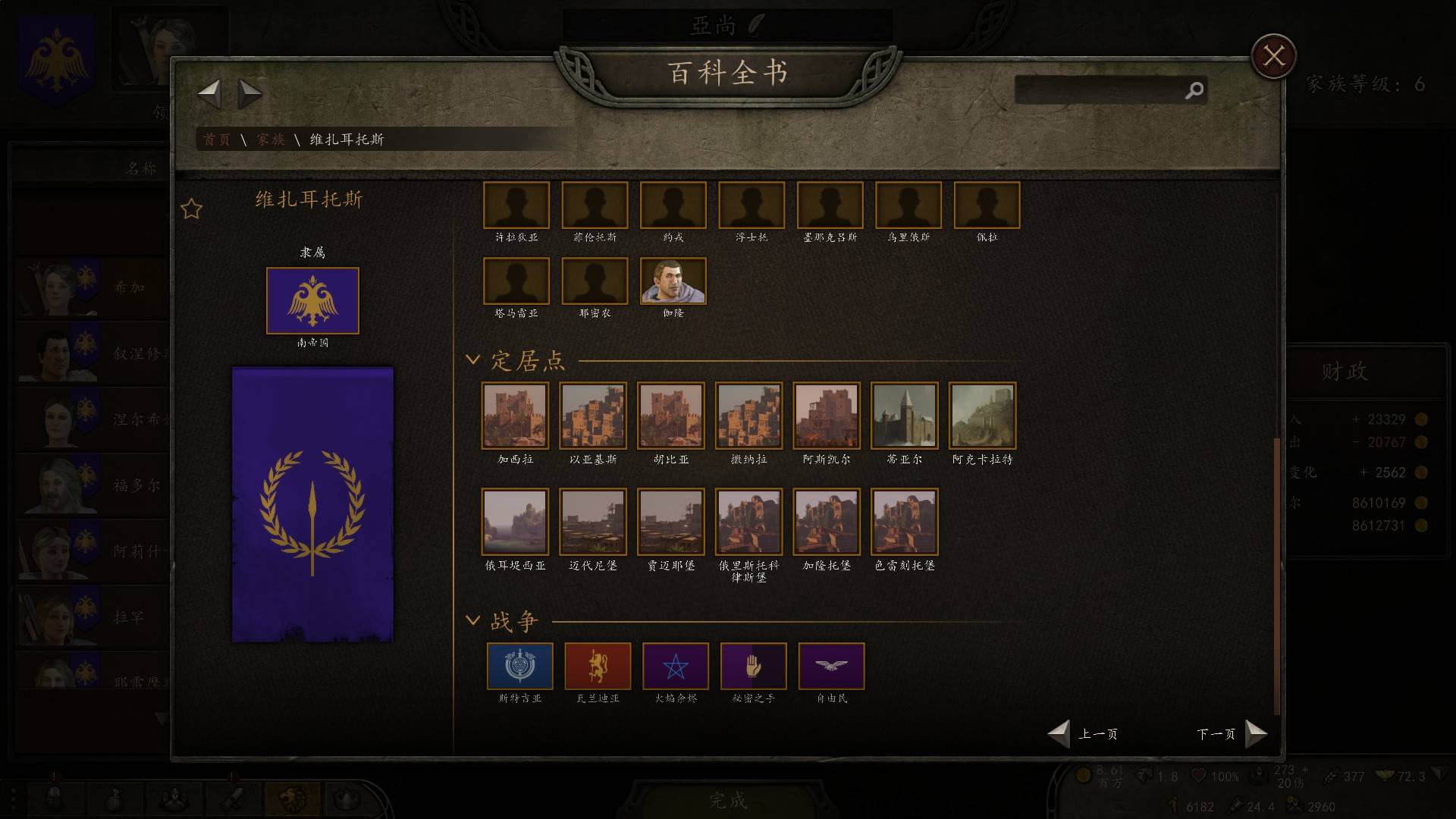Close the encyclopedia window

point(1273,56)
